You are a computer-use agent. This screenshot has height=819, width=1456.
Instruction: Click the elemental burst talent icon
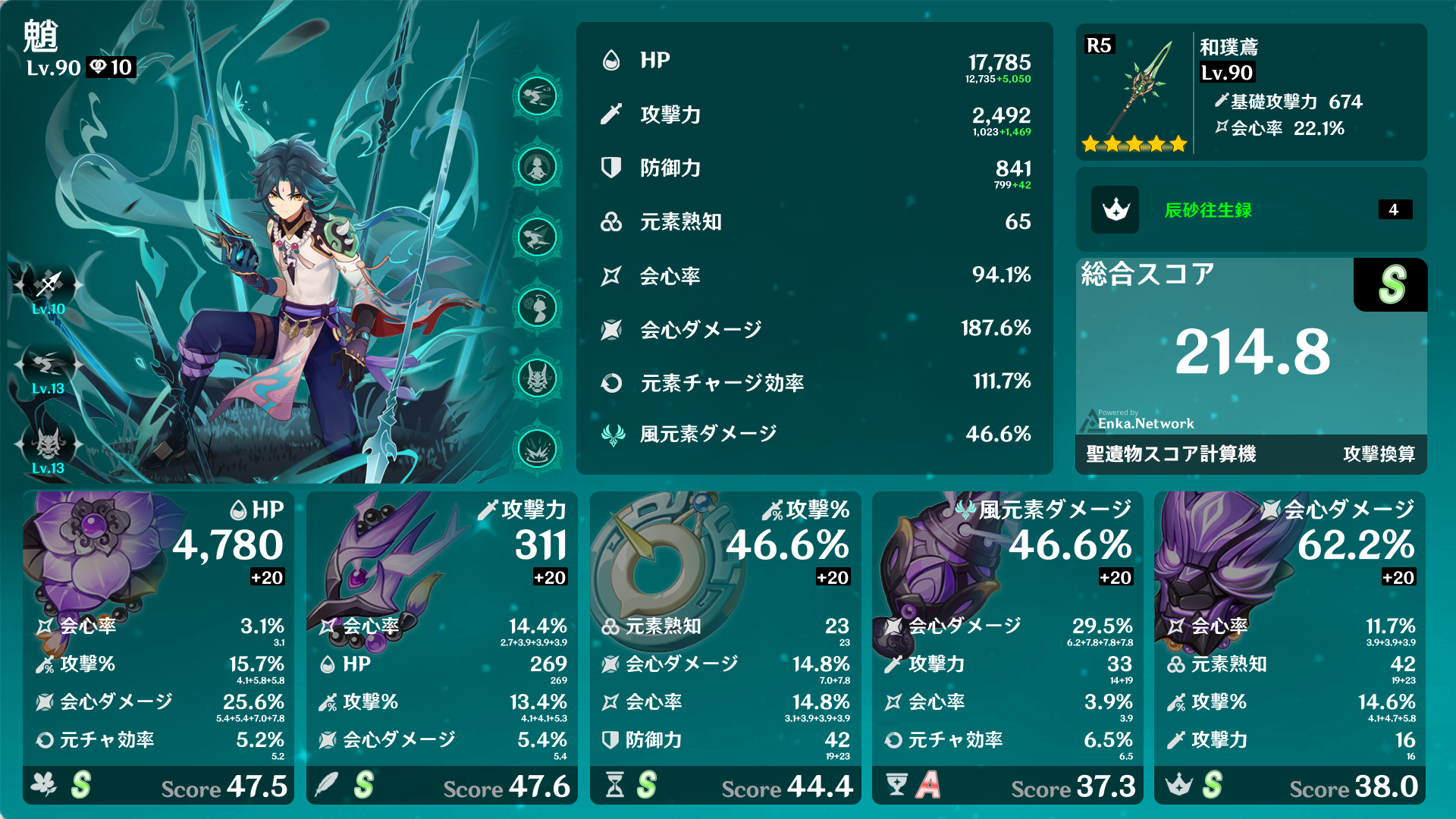[x=47, y=444]
